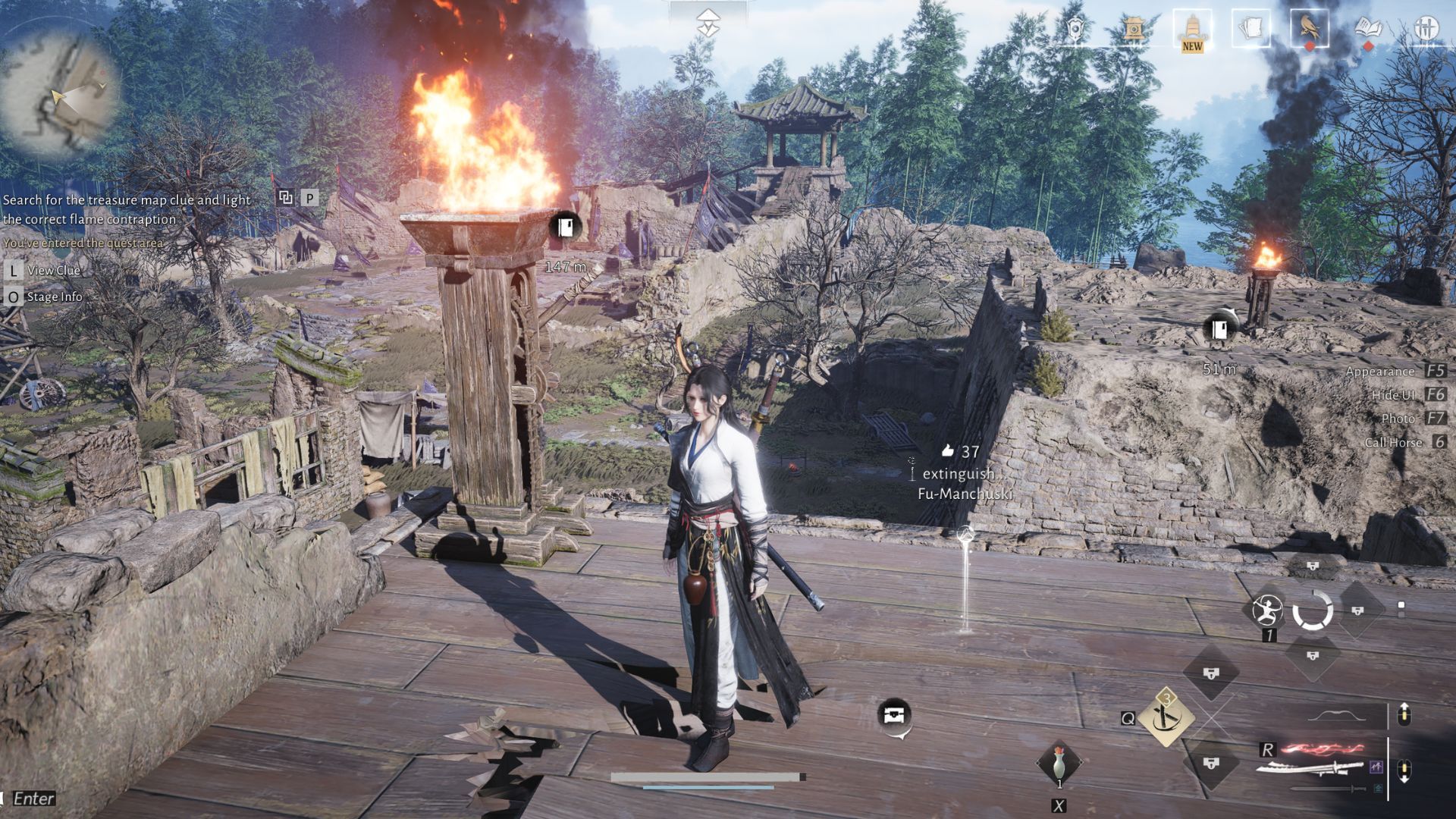The width and height of the screenshot is (1456, 819).
Task: Click the Appearance shortcut label
Action: pyautogui.click(x=1379, y=371)
